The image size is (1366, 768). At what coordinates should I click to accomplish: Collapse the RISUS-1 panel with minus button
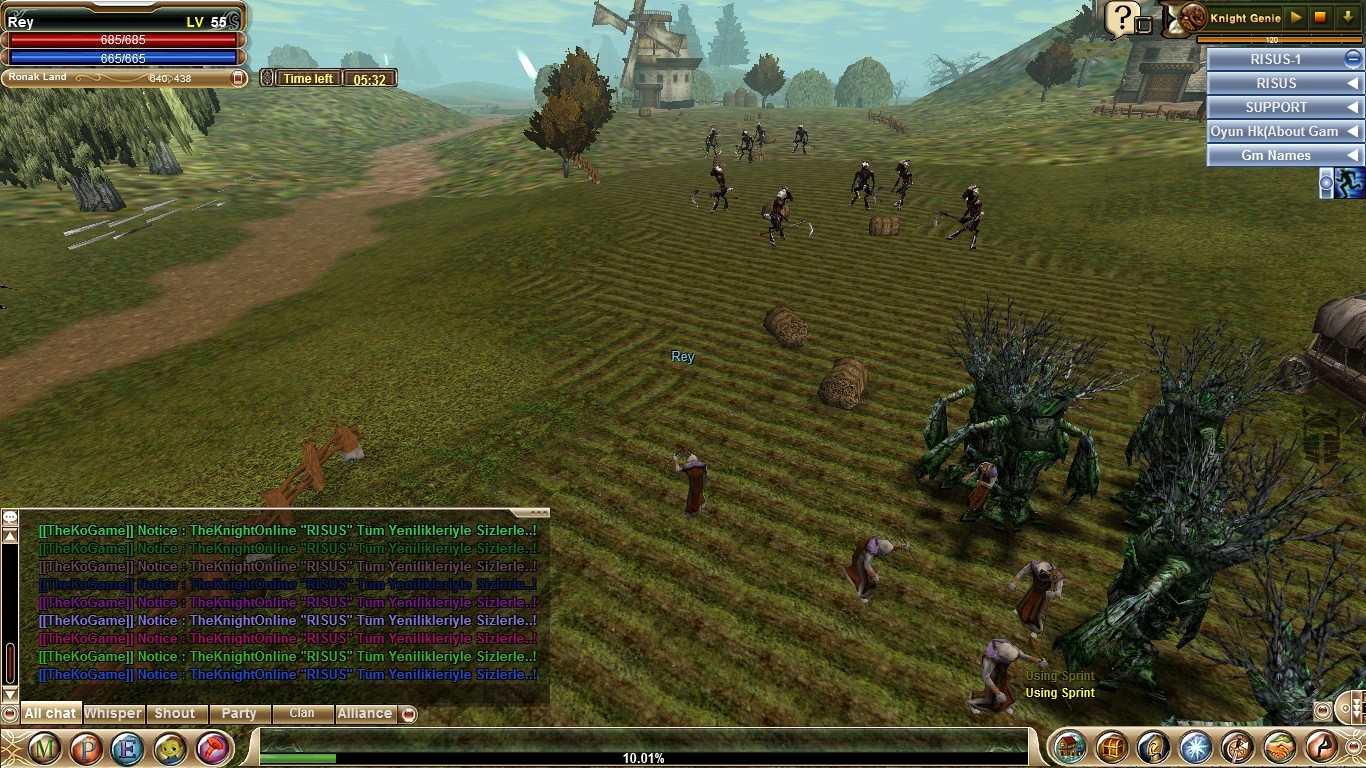coord(1352,59)
